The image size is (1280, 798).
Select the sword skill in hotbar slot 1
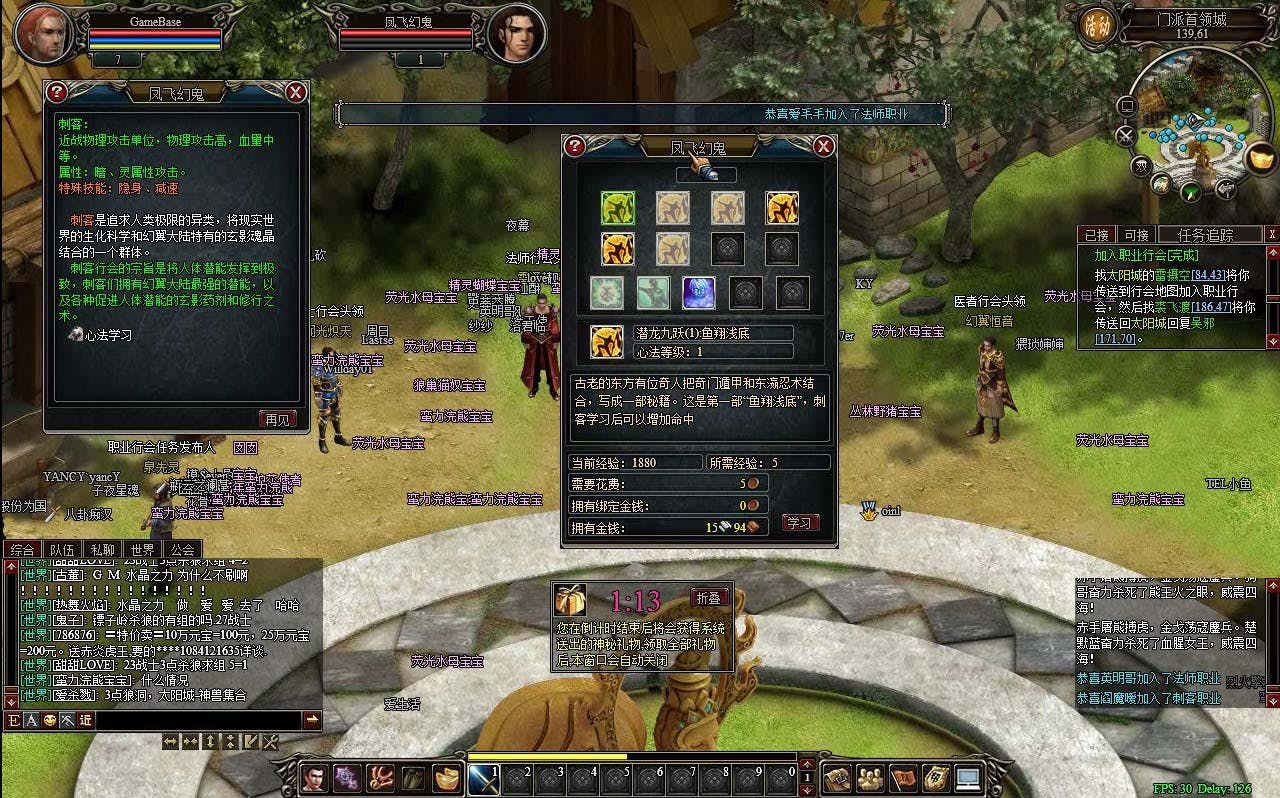[x=483, y=778]
